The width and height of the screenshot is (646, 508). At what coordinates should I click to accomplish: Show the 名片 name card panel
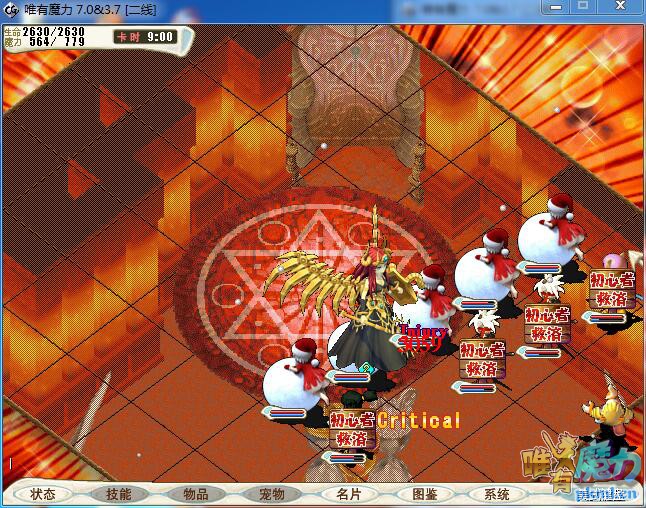click(x=348, y=494)
